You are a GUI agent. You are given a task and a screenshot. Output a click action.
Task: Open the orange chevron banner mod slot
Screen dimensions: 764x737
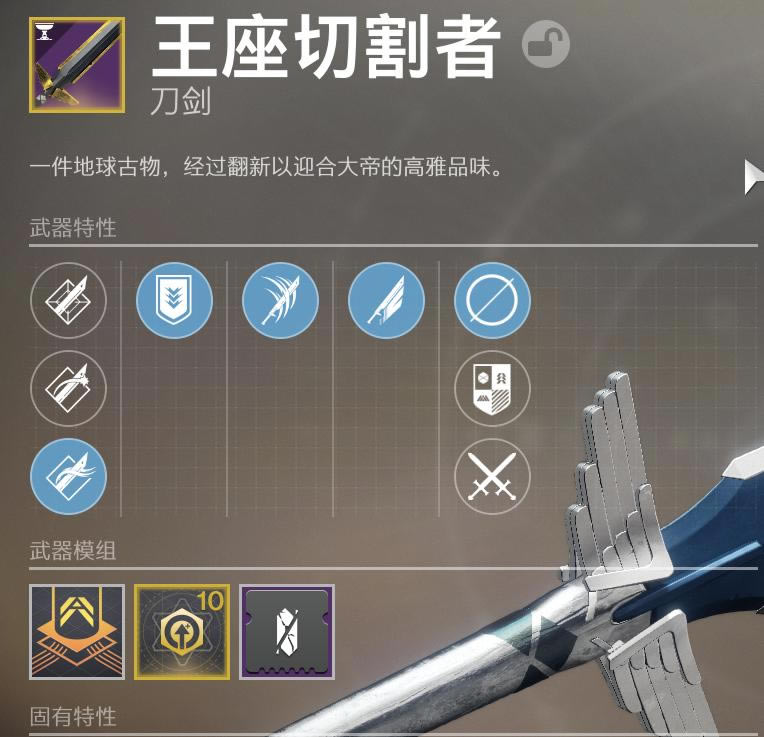[77, 632]
